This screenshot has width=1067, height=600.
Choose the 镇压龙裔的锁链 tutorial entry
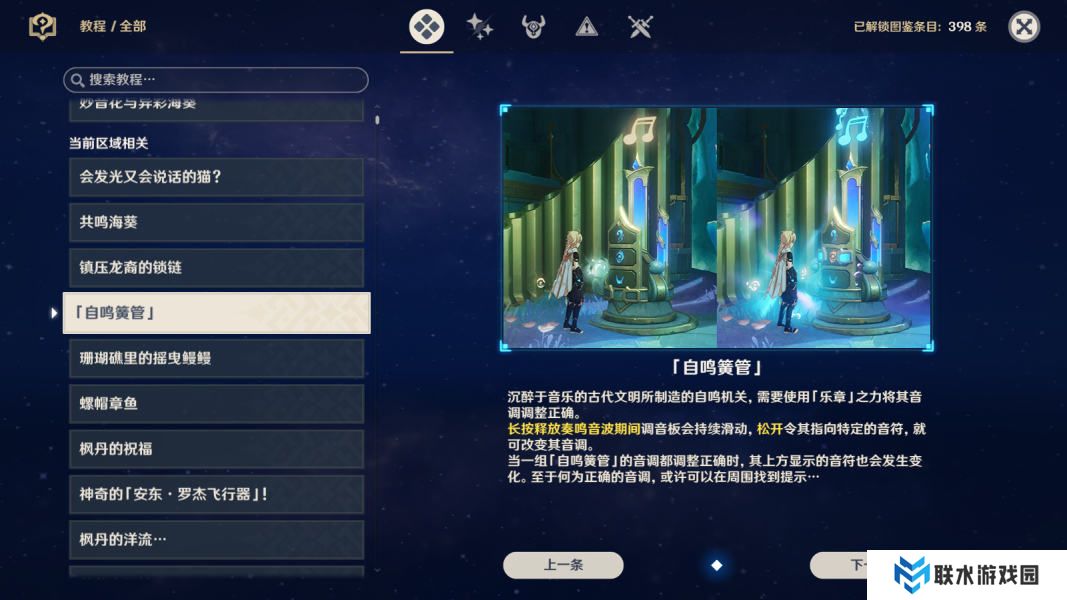[x=216, y=268]
